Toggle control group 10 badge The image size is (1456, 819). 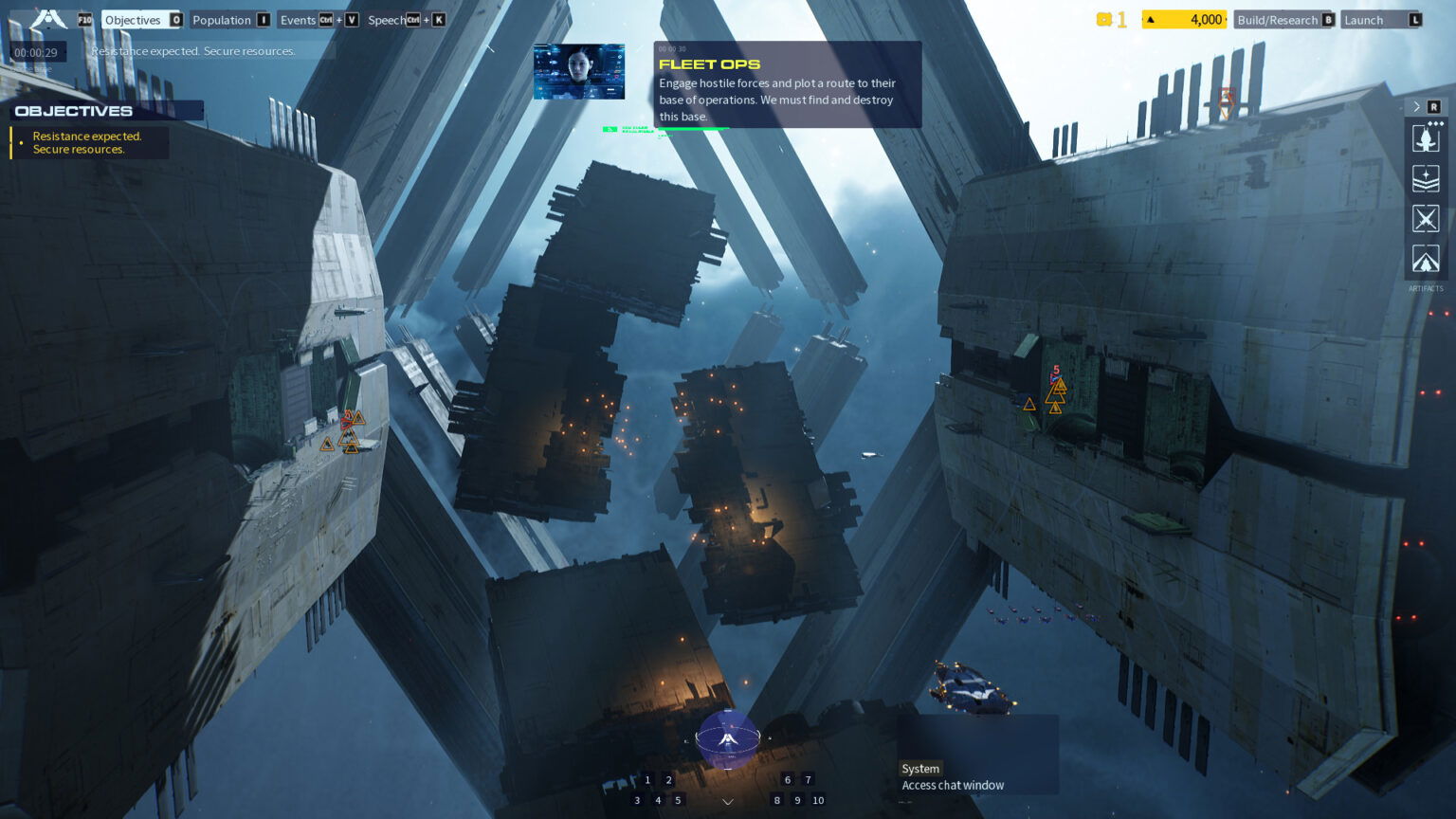click(818, 800)
